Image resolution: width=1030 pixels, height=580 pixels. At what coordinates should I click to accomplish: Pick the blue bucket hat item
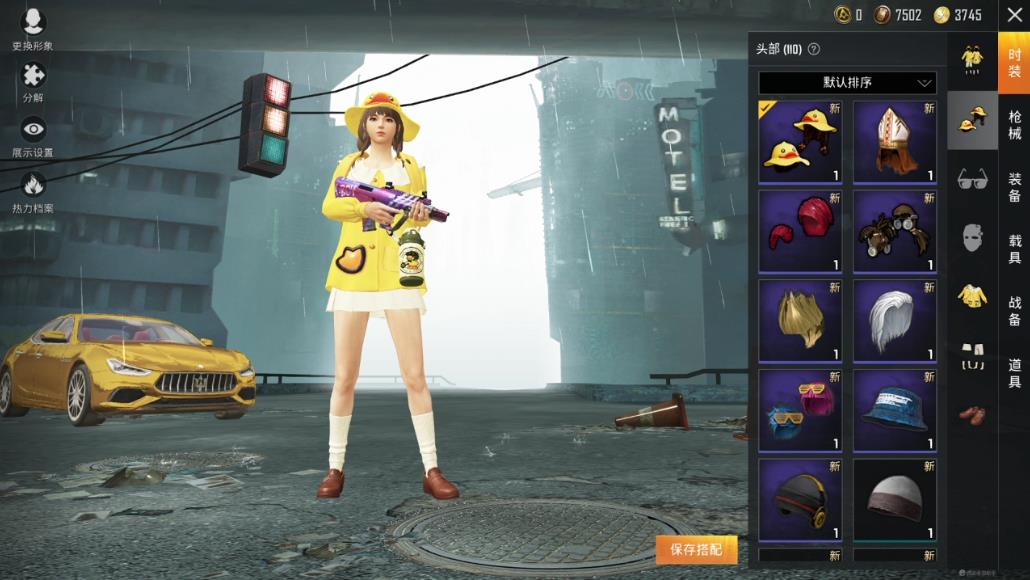point(894,410)
